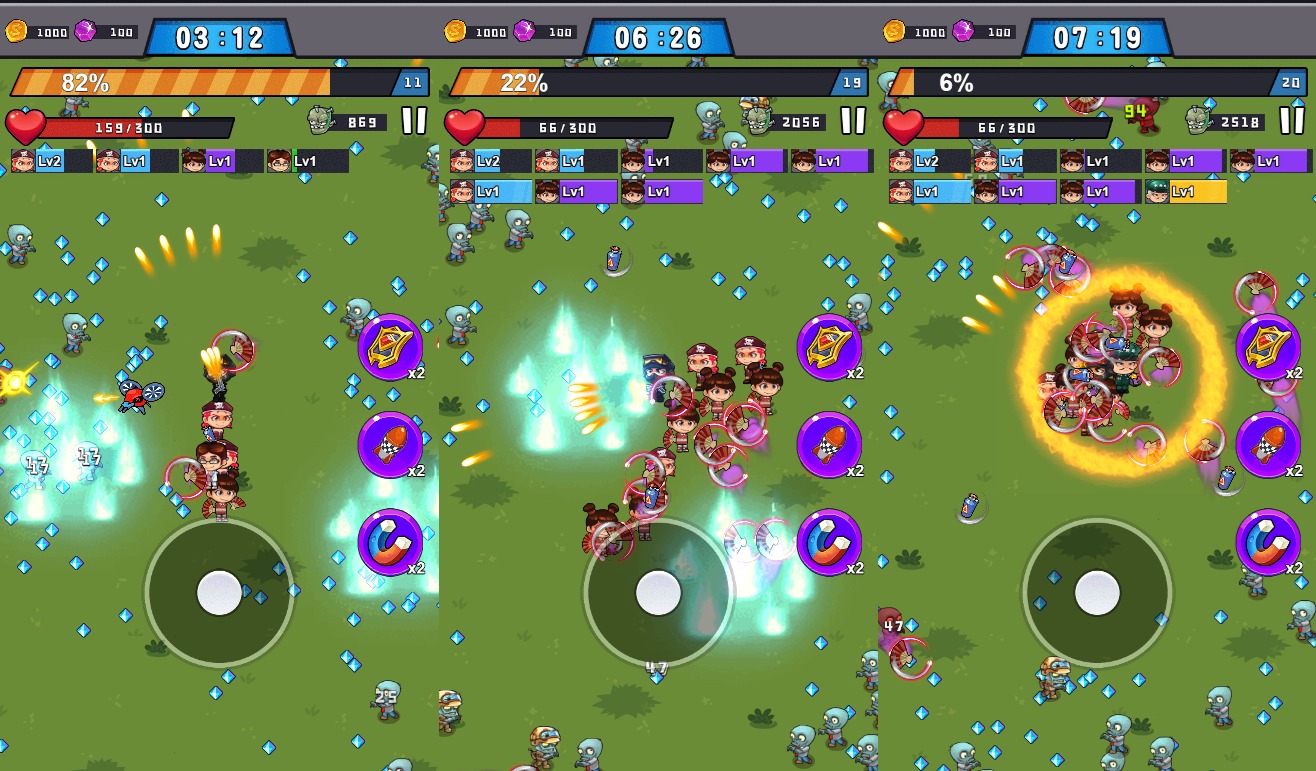Activate the golden badge skill on 06:26 screen
The height and width of the screenshot is (771, 1316).
829,347
